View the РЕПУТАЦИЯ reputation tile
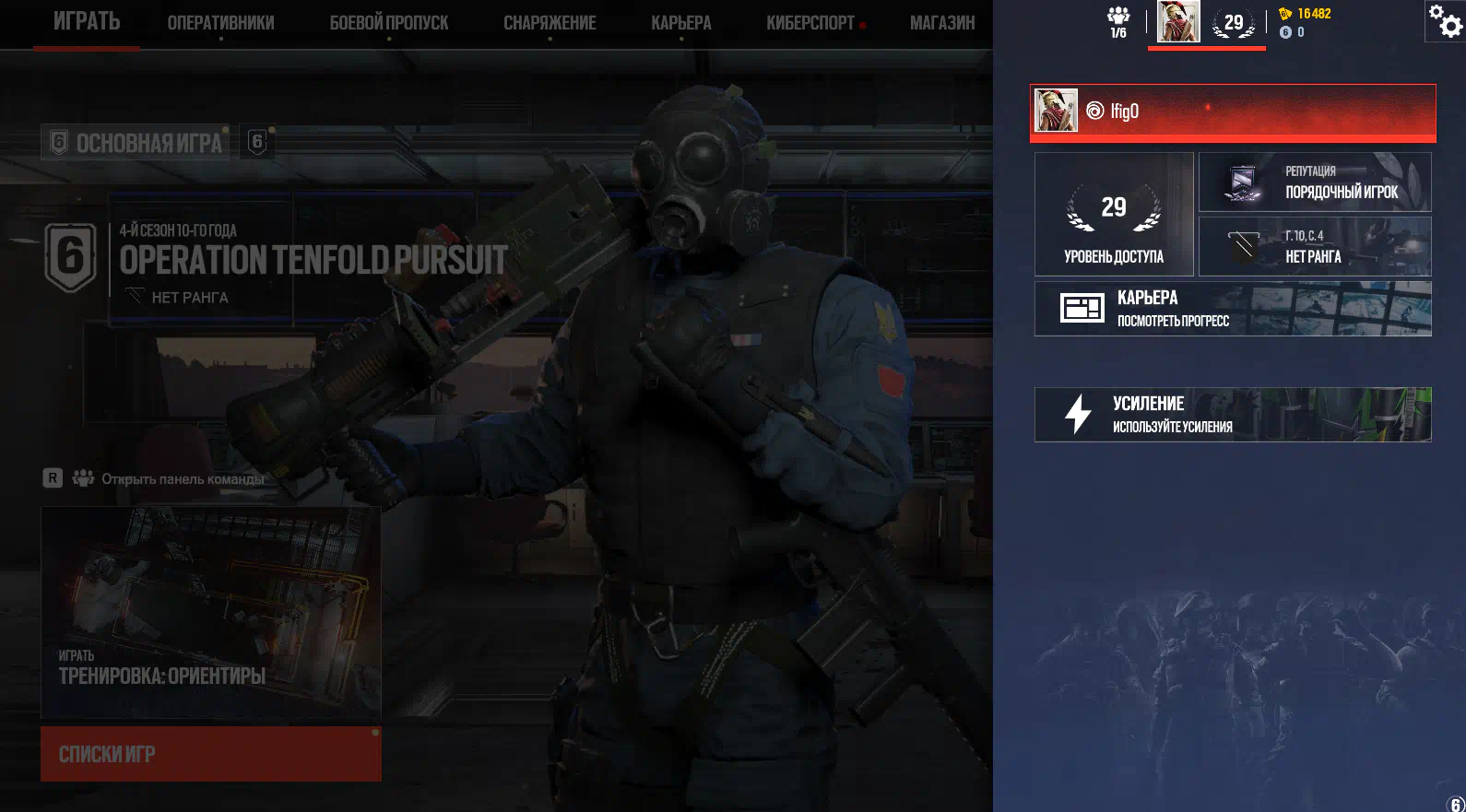 point(1315,182)
